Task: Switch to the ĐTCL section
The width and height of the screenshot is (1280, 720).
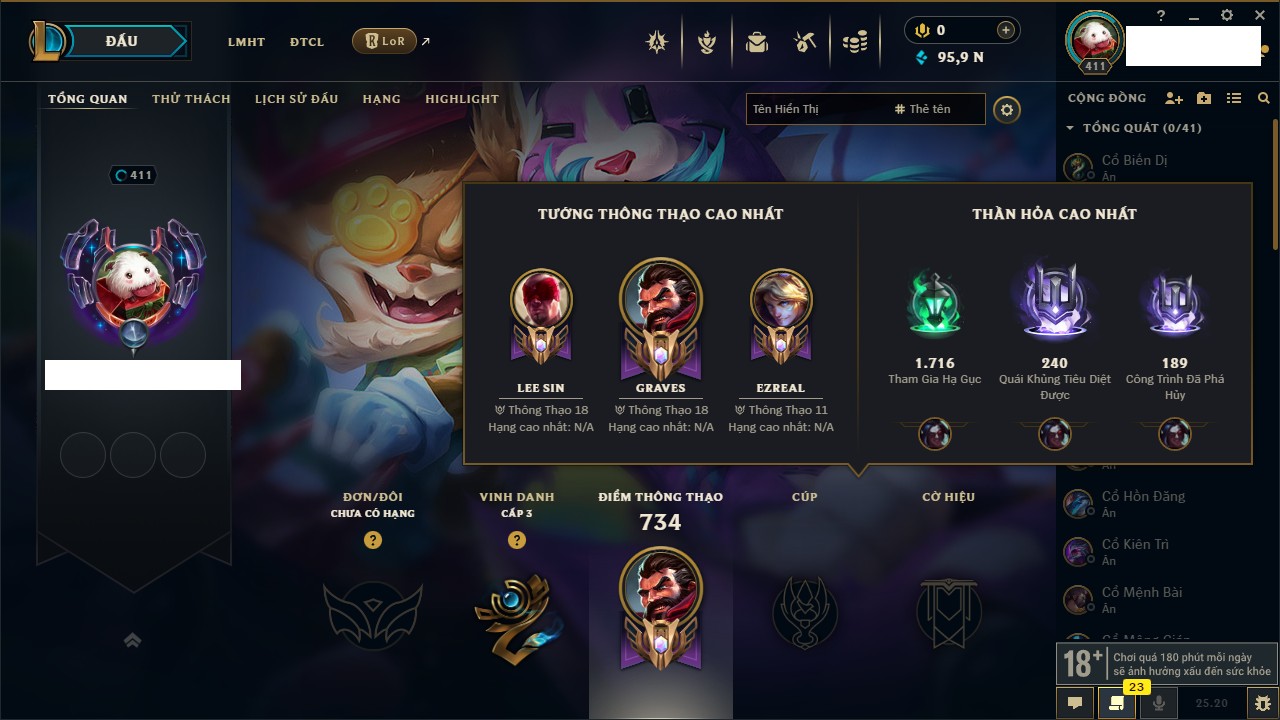Action: tap(307, 42)
